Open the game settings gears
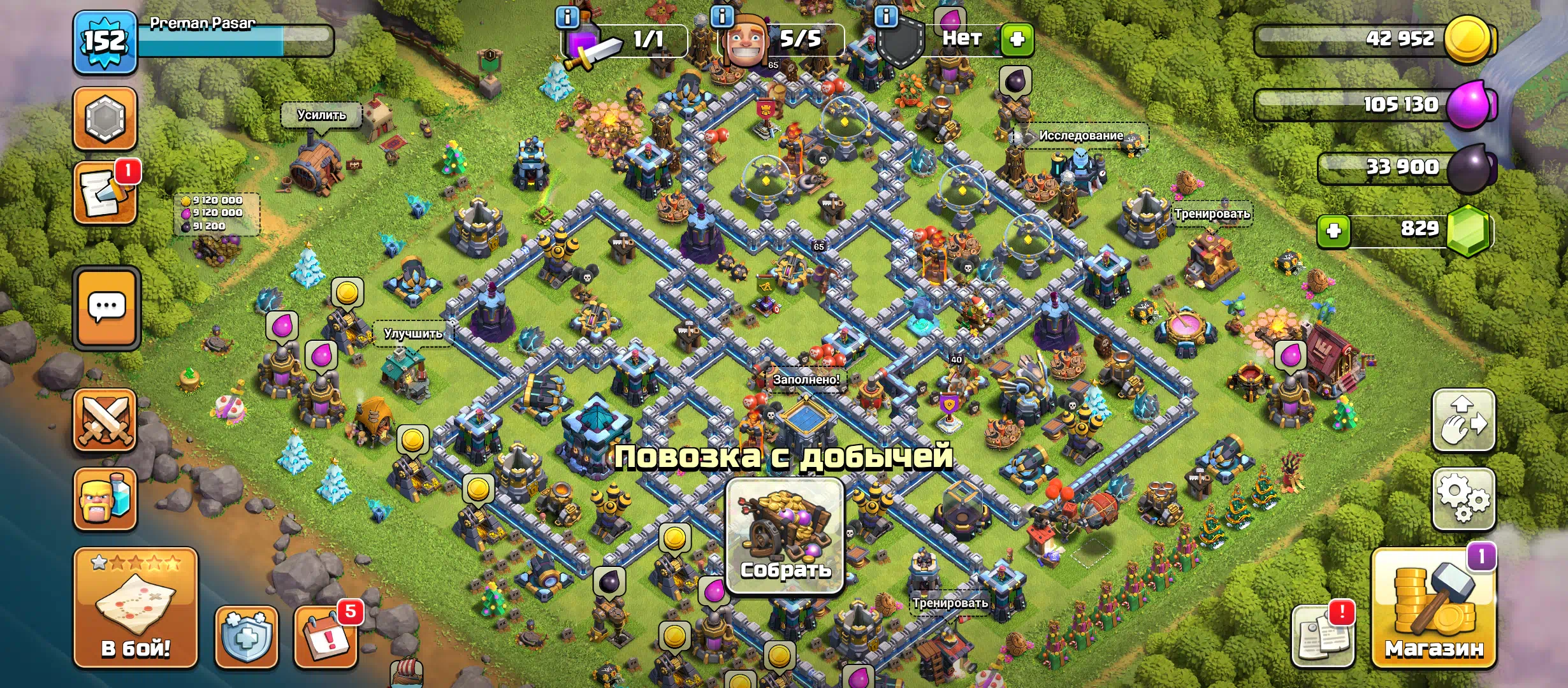Screen dimensions: 1568x688 tap(1463, 499)
